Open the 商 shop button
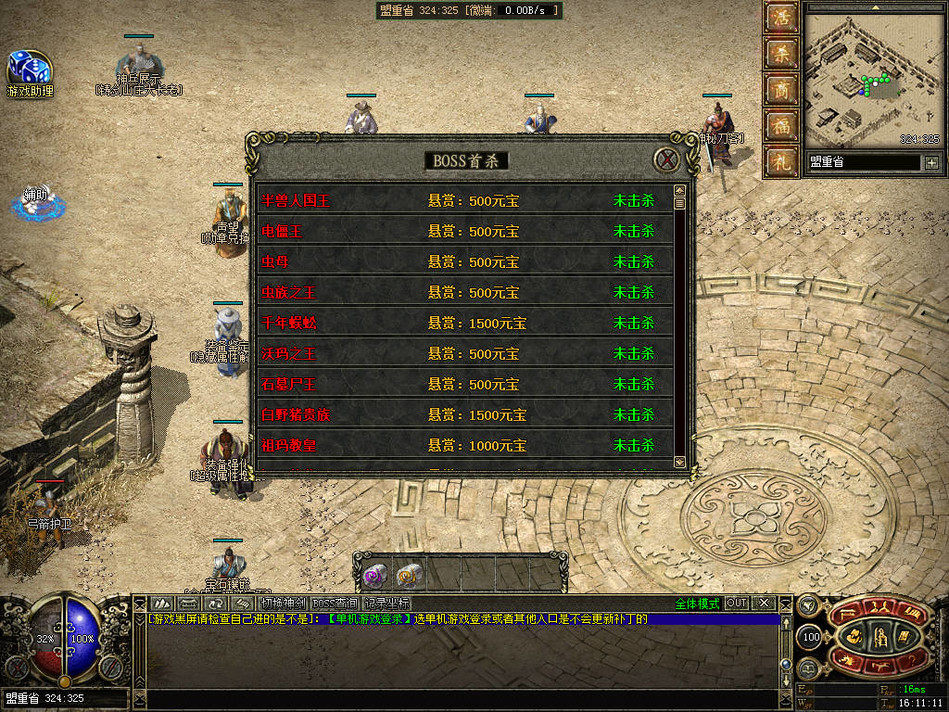 781,90
